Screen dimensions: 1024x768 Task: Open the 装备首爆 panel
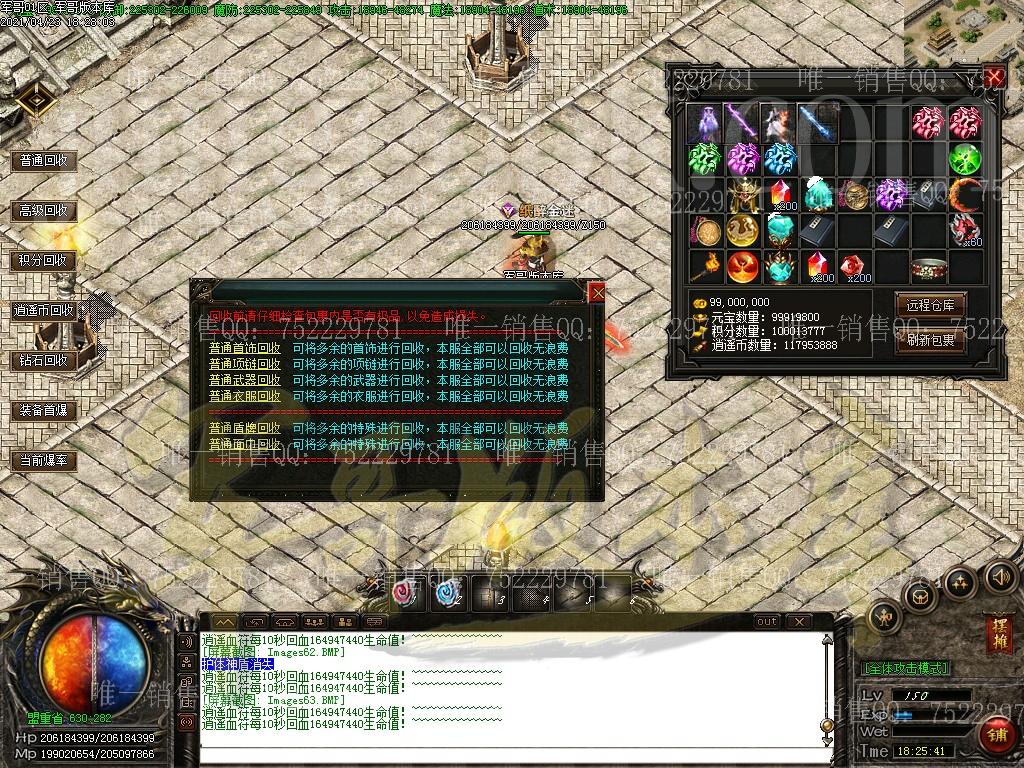pos(44,410)
